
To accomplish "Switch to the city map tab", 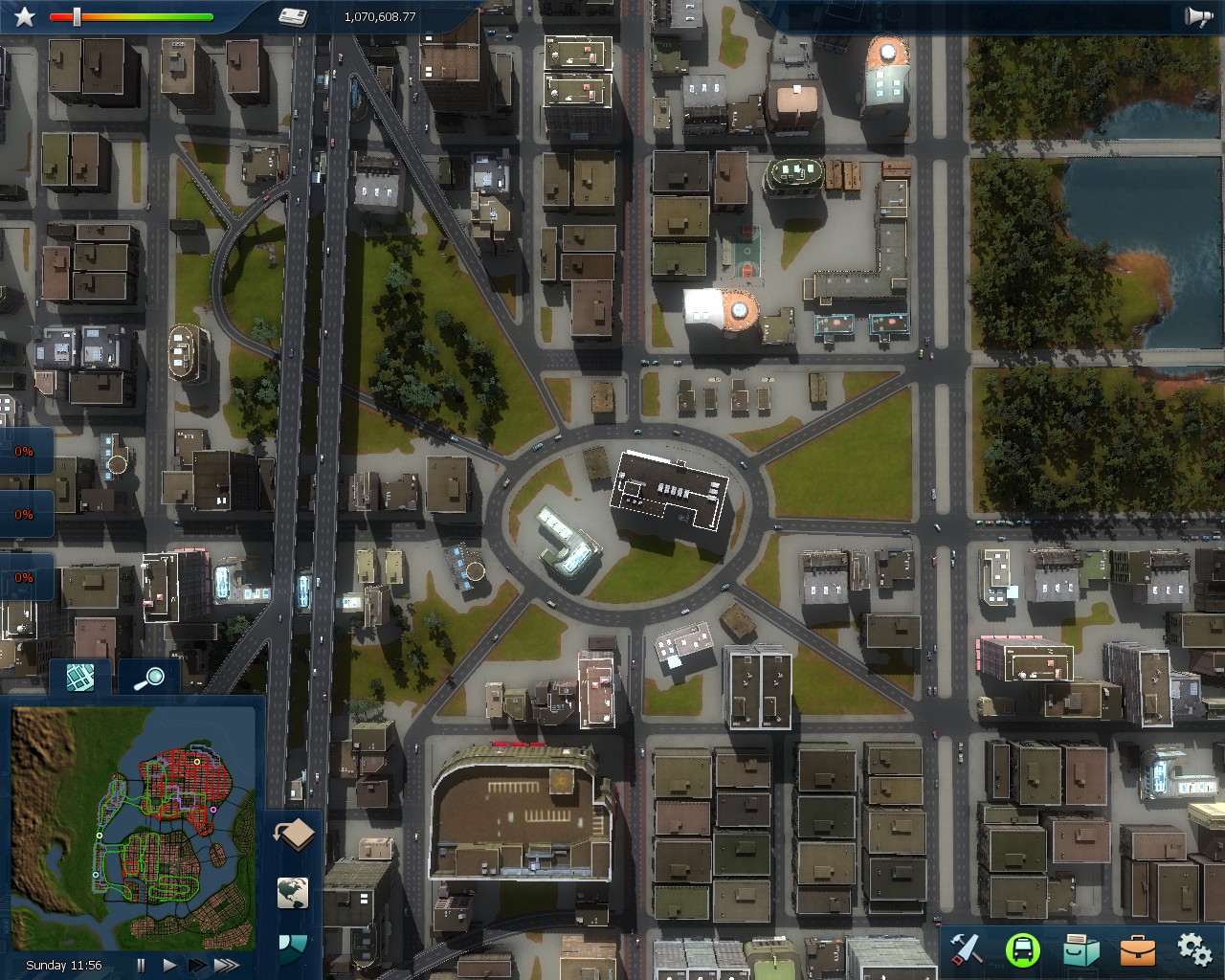I will pos(80,678).
